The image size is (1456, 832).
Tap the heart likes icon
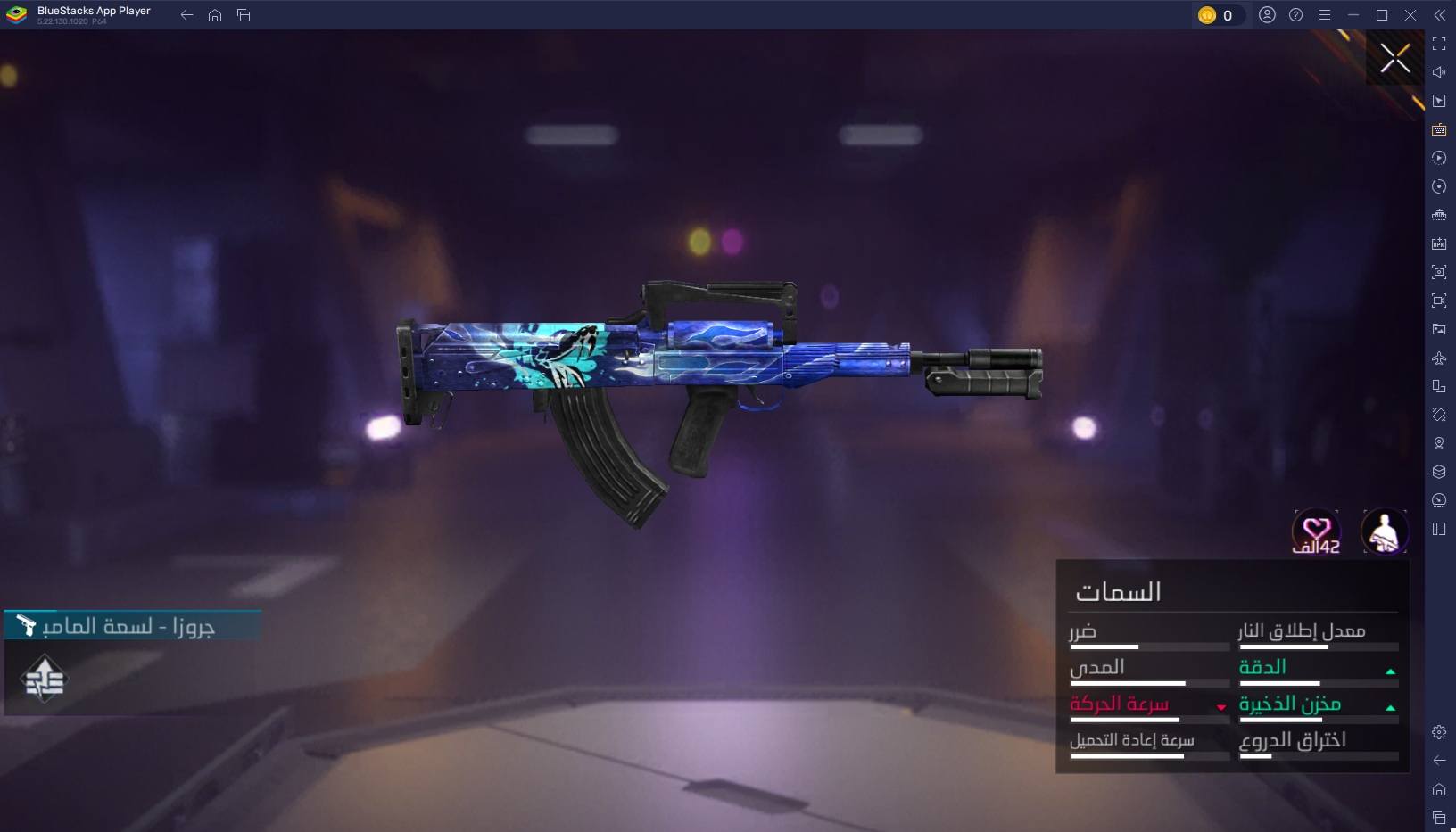[1316, 531]
